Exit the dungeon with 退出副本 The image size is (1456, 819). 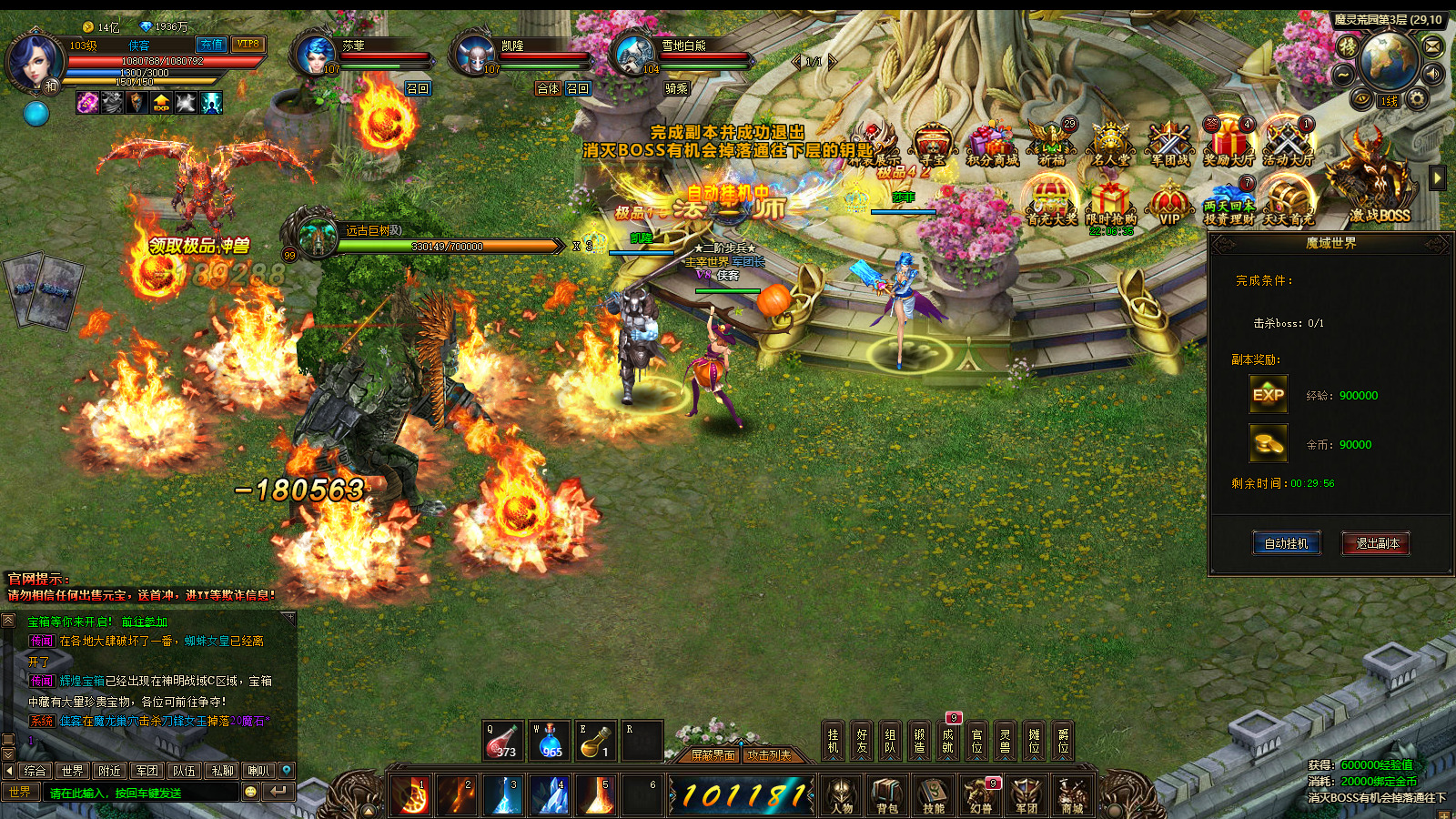point(1376,543)
